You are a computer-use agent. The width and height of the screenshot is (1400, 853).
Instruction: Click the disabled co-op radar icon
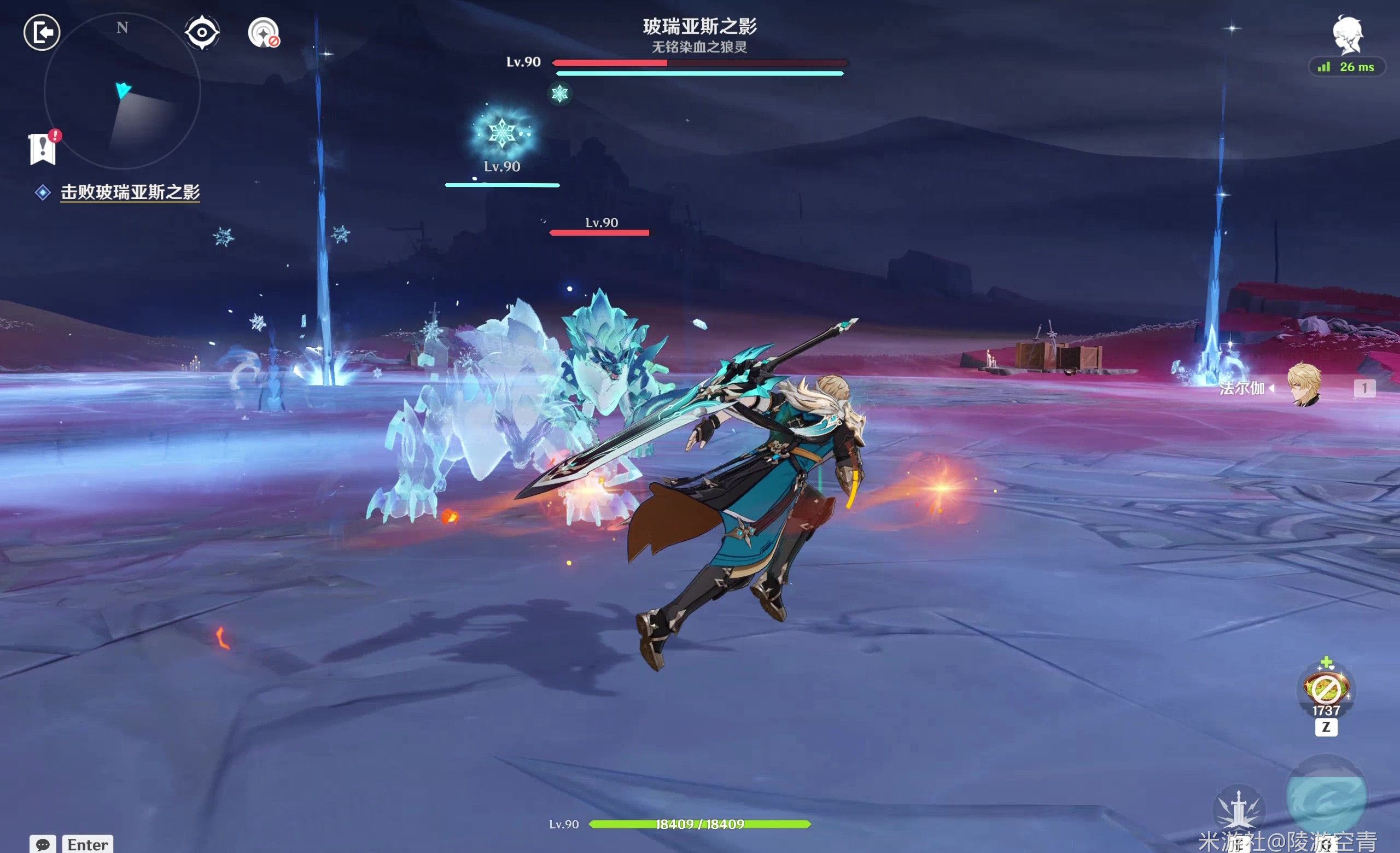coord(264,33)
